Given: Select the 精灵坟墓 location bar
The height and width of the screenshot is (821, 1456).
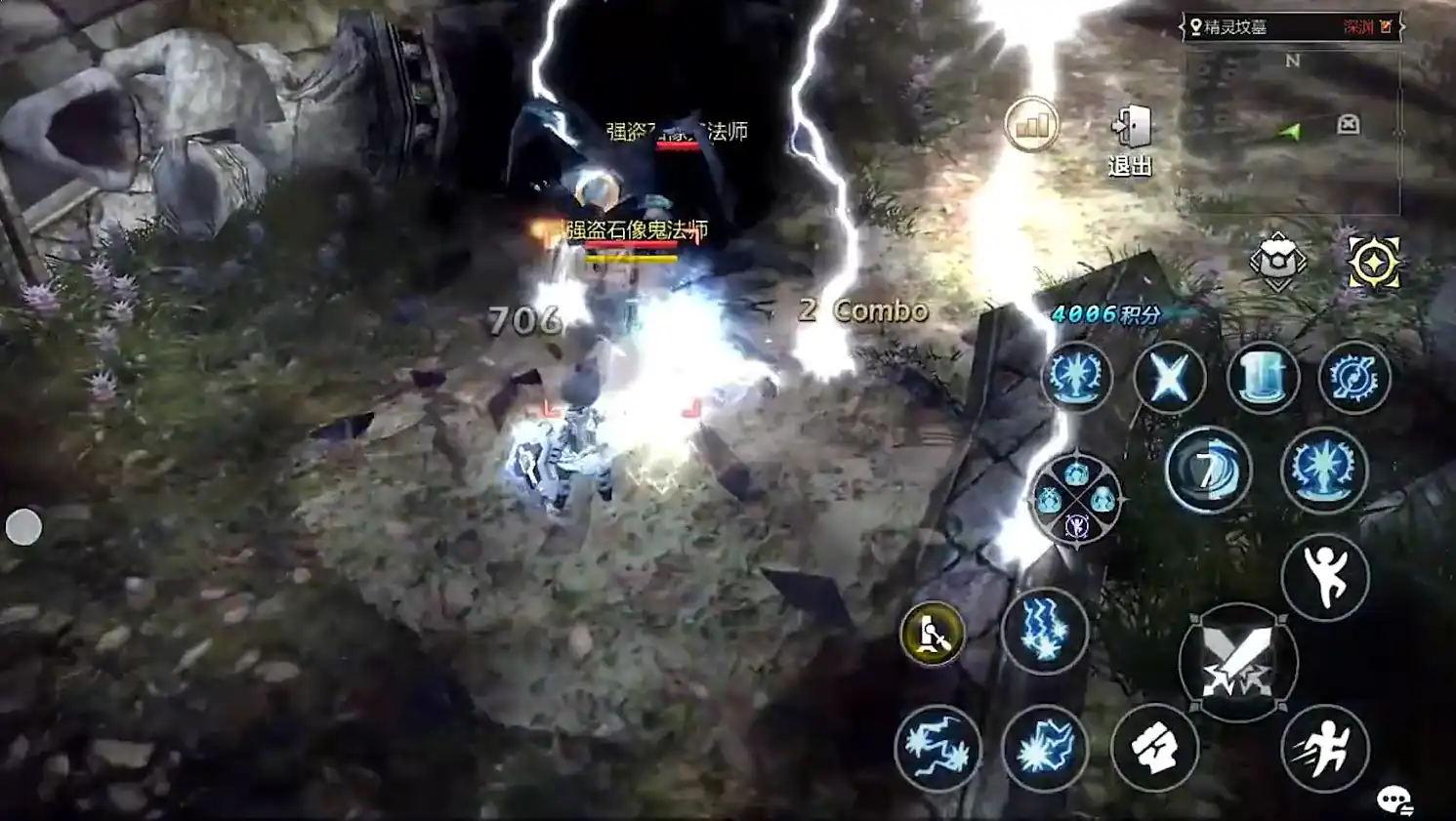Looking at the screenshot, I should [x=1291, y=27].
